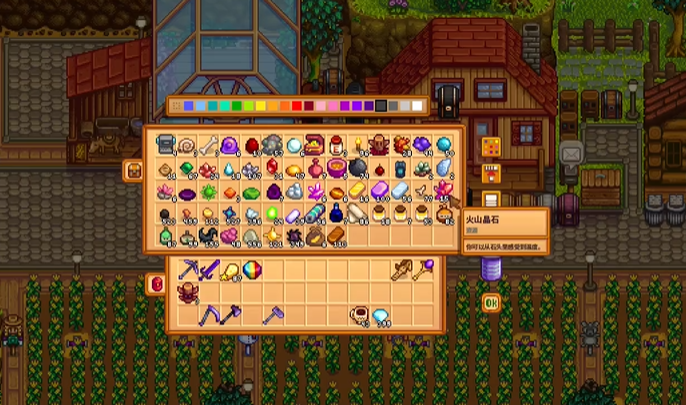Click the ruby button left of inventory
Screen dimensions: 686x405
156,284
